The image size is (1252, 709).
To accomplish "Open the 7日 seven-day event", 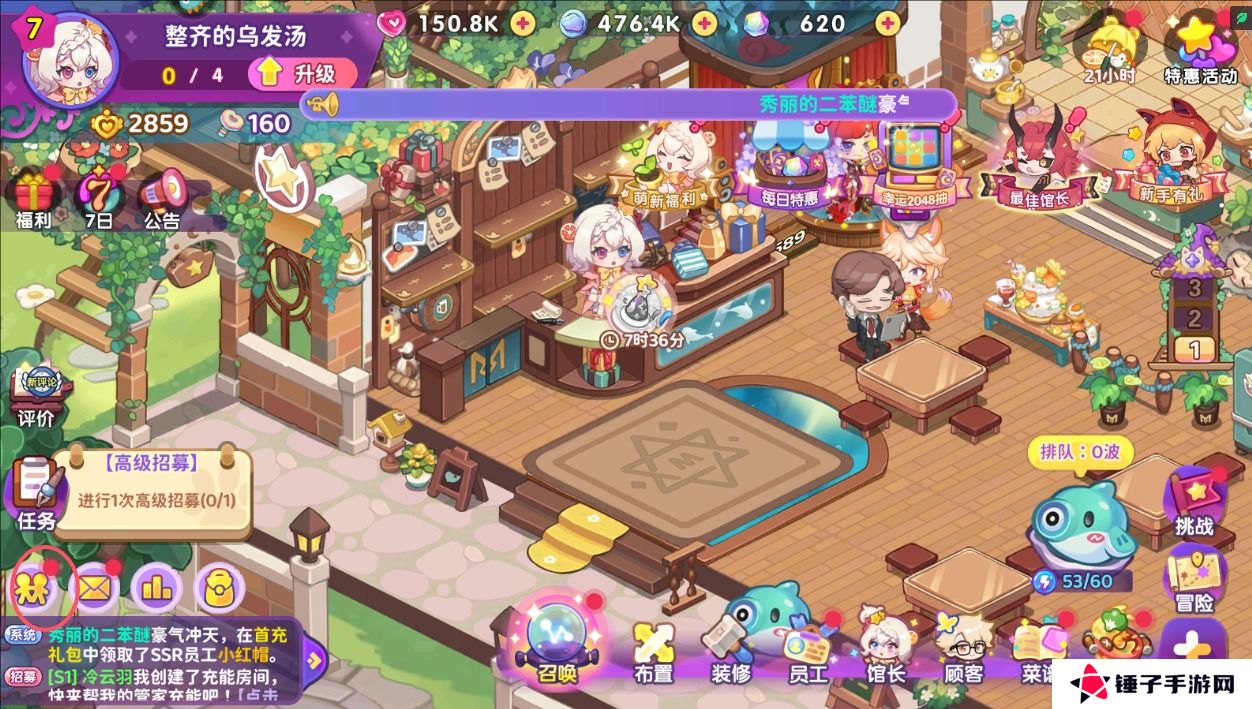I will [x=99, y=195].
